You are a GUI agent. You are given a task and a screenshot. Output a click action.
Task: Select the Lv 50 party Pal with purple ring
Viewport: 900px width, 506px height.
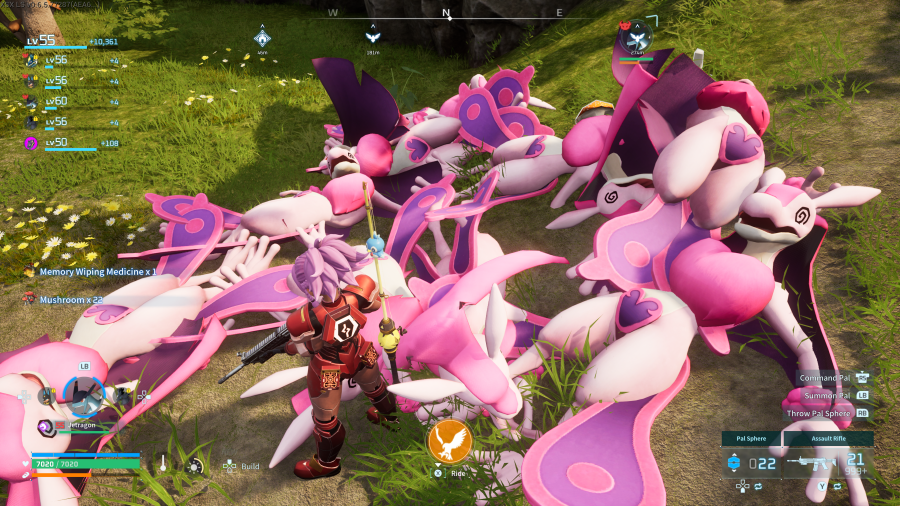coord(31,143)
